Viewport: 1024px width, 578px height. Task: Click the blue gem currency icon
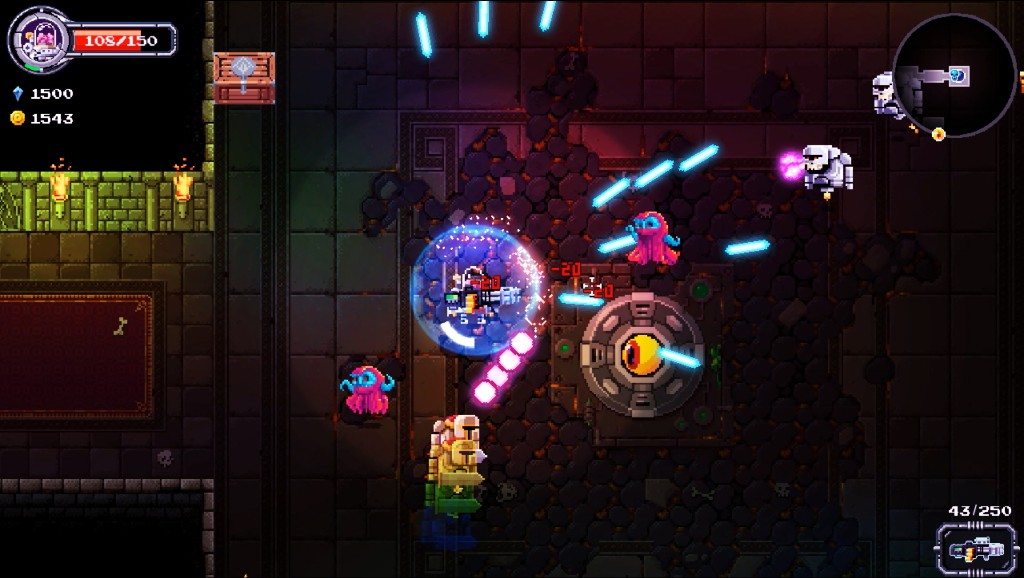17,93
